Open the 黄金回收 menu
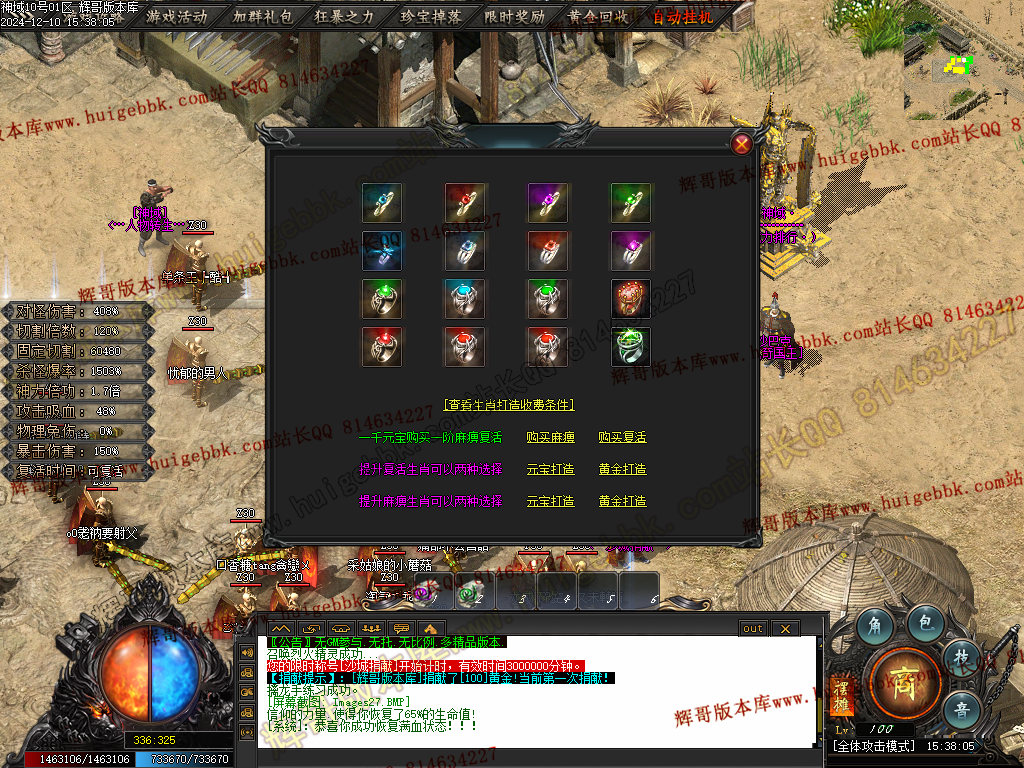Viewport: 1024px width, 768px height. [598, 16]
